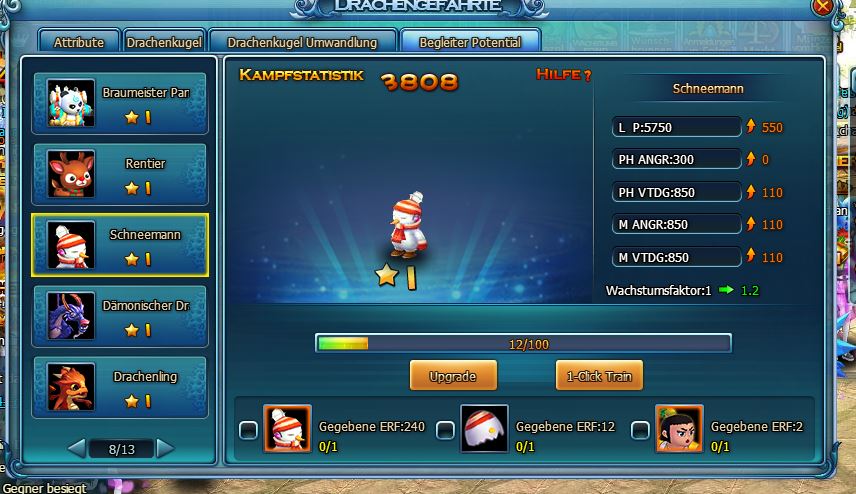This screenshot has height=494, width=856.
Task: Select the Schneemann companion entry
Action: point(120,245)
